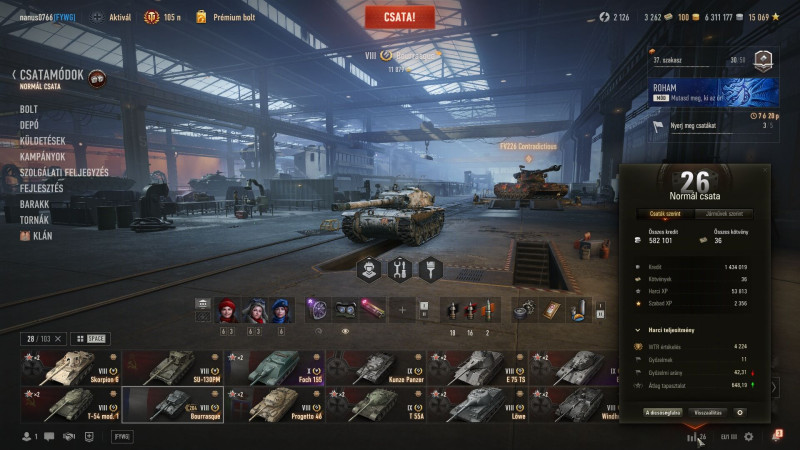Open the Kampányok menu entry
This screenshot has width=800, height=450.
[42, 157]
